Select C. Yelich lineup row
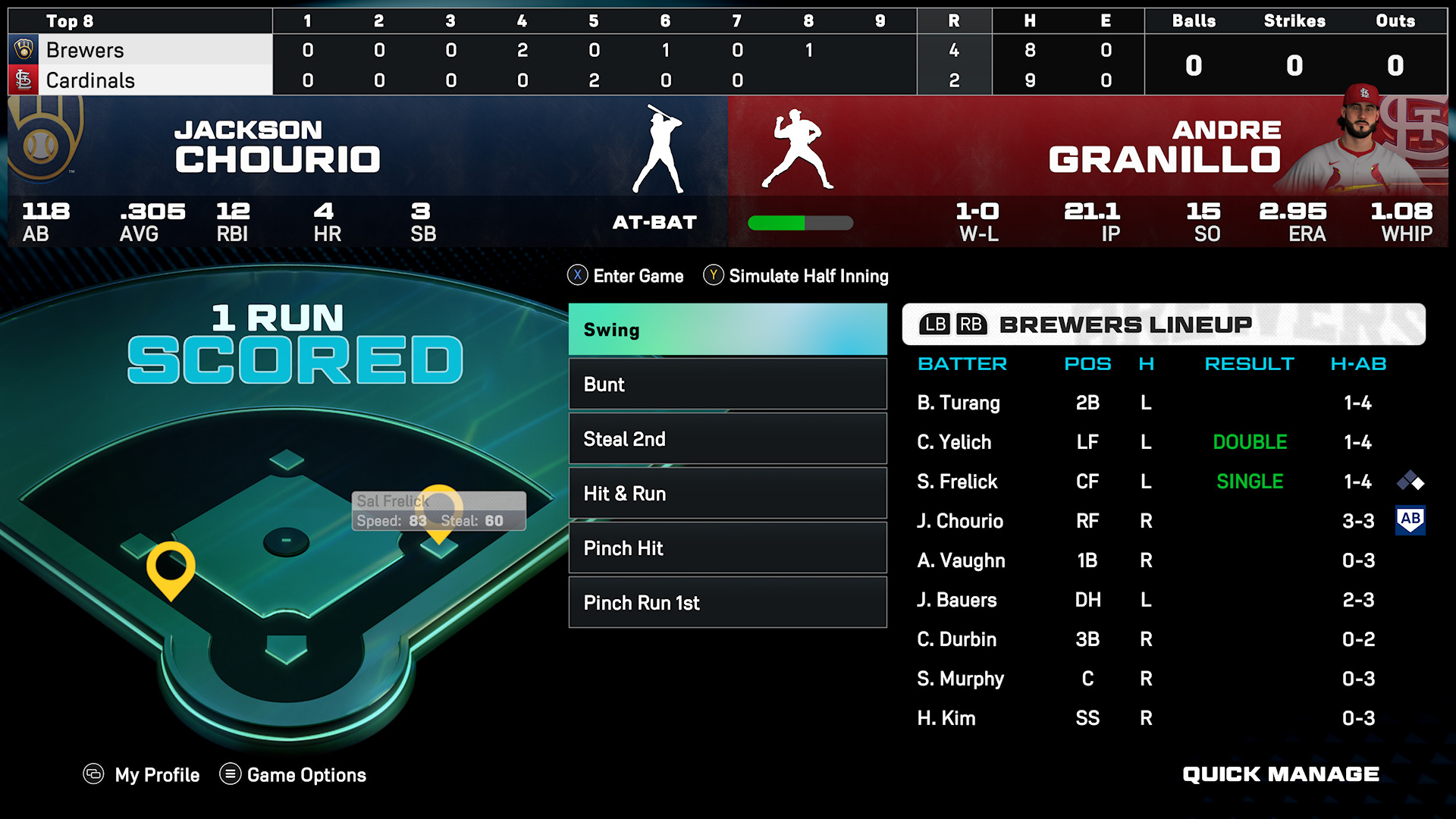 954,442
